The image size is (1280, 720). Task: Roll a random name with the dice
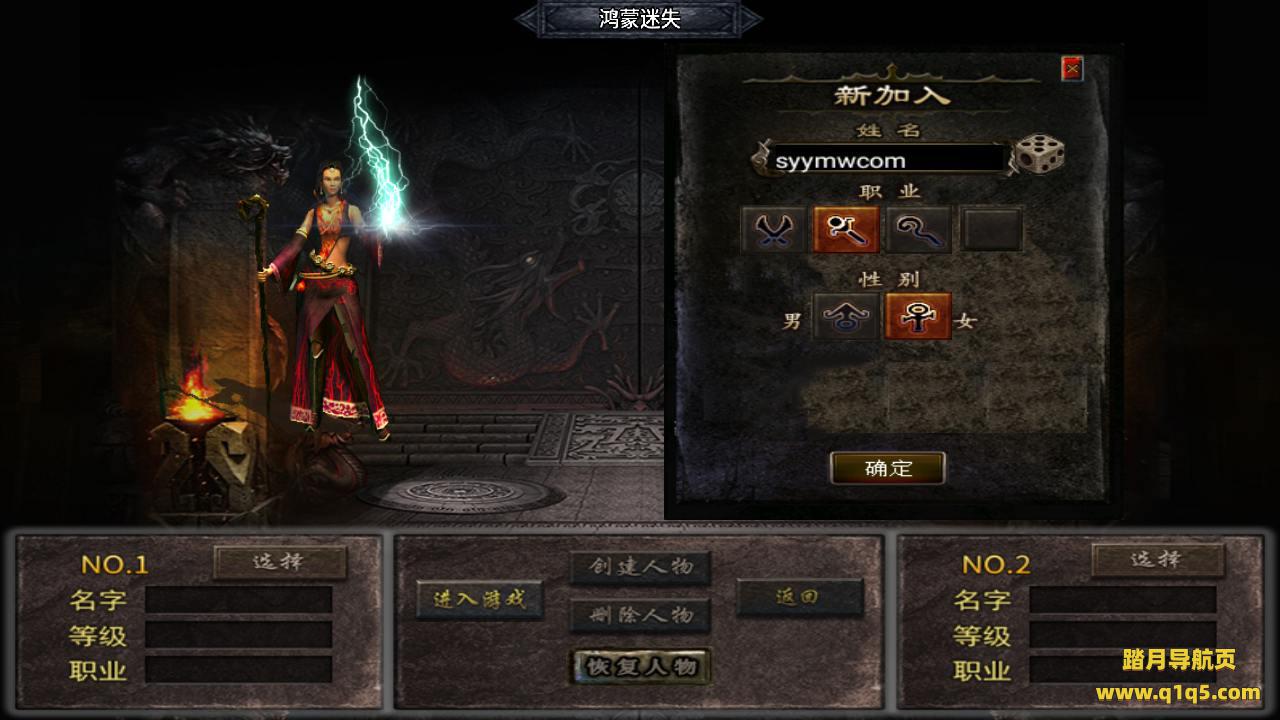[x=1040, y=156]
